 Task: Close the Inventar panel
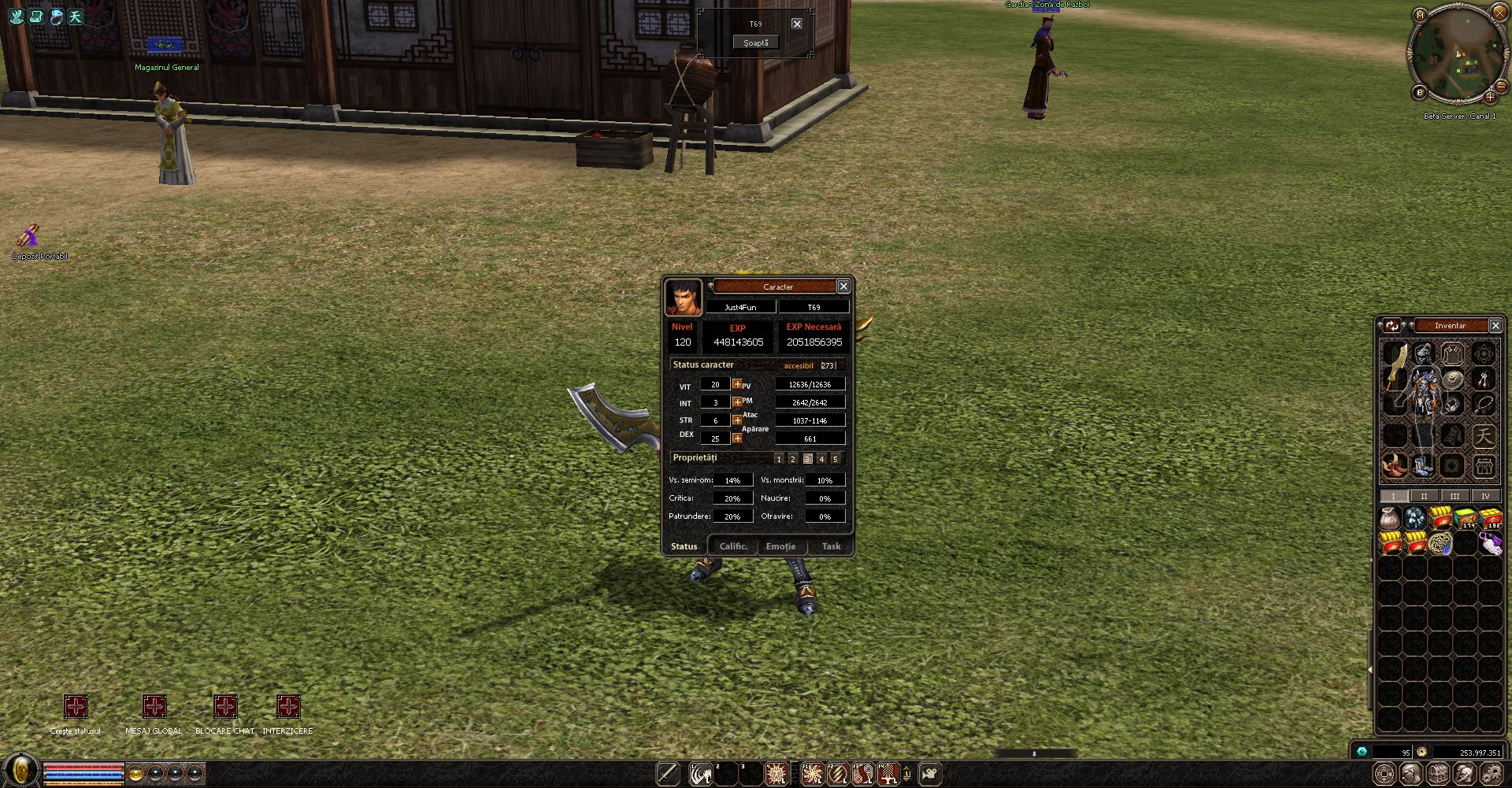(x=1495, y=325)
